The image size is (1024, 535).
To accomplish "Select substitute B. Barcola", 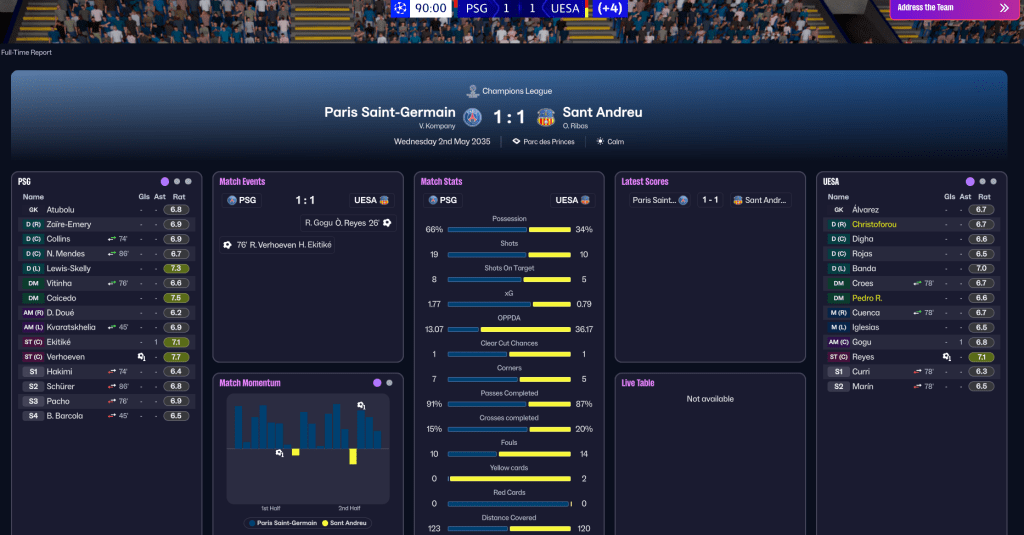I will tap(67, 416).
